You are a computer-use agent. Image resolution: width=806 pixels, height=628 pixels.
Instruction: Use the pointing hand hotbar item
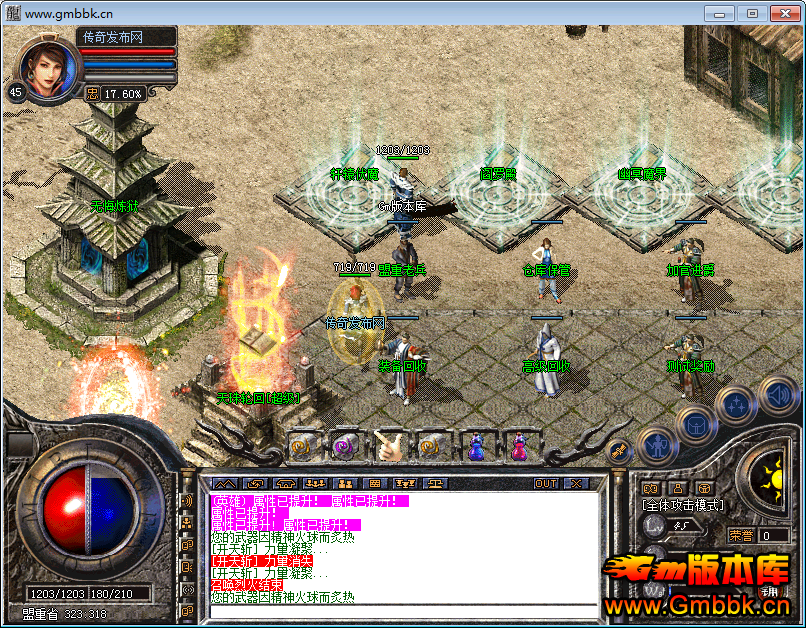pos(388,446)
